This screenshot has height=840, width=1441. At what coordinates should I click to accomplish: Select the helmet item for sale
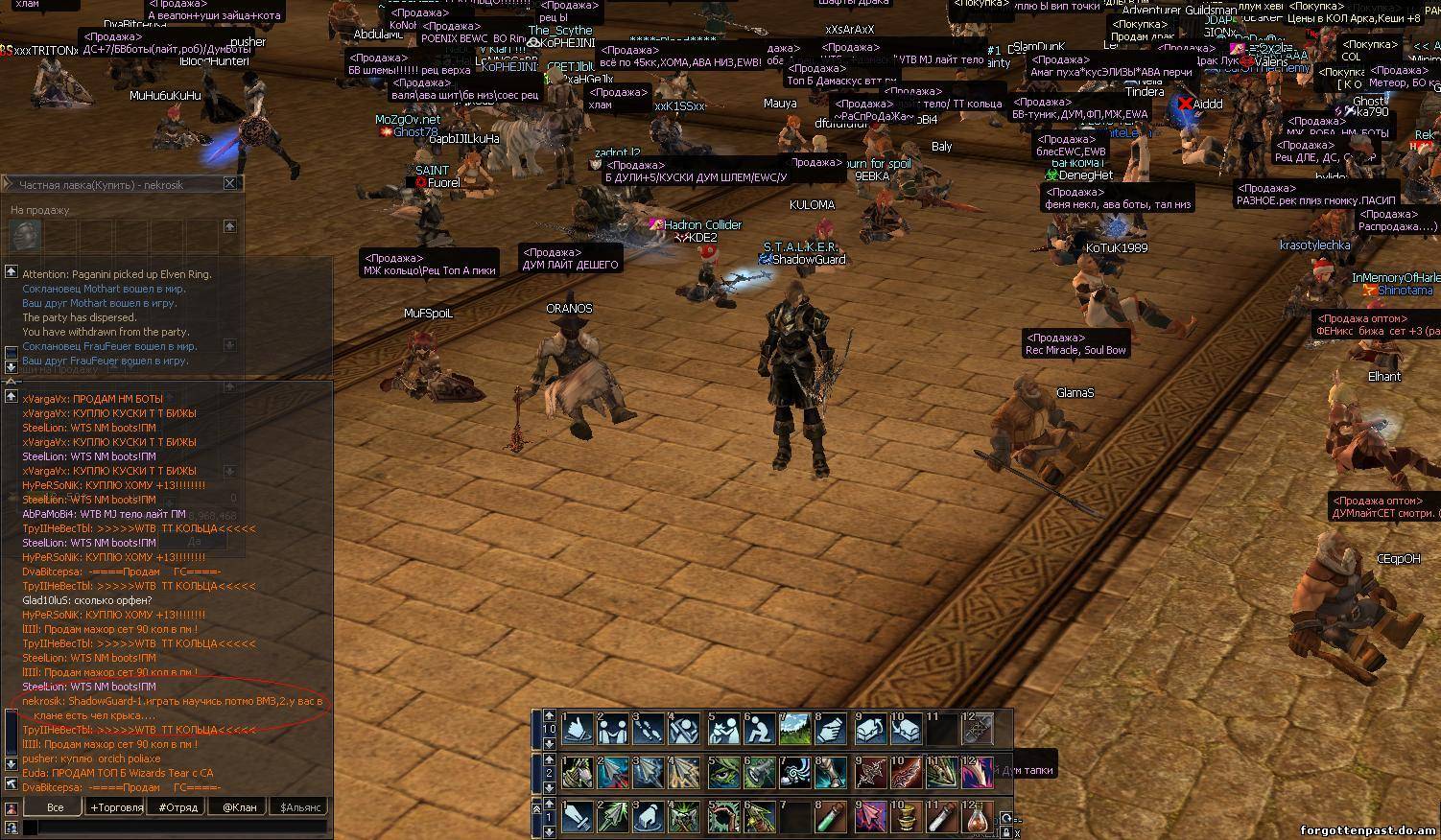pyautogui.click(x=26, y=234)
